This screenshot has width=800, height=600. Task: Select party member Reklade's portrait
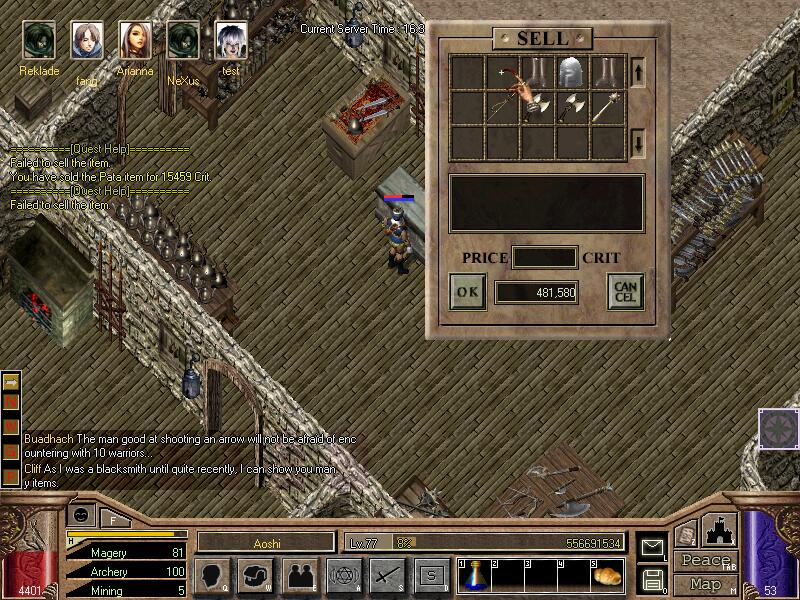tap(40, 41)
